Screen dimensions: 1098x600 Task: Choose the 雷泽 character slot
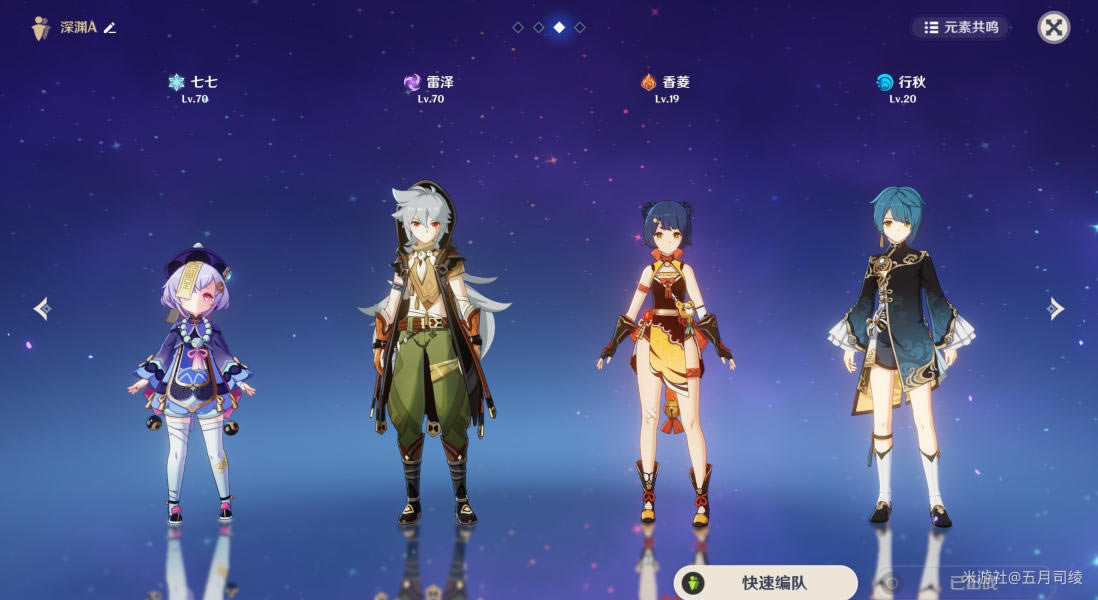click(430, 350)
